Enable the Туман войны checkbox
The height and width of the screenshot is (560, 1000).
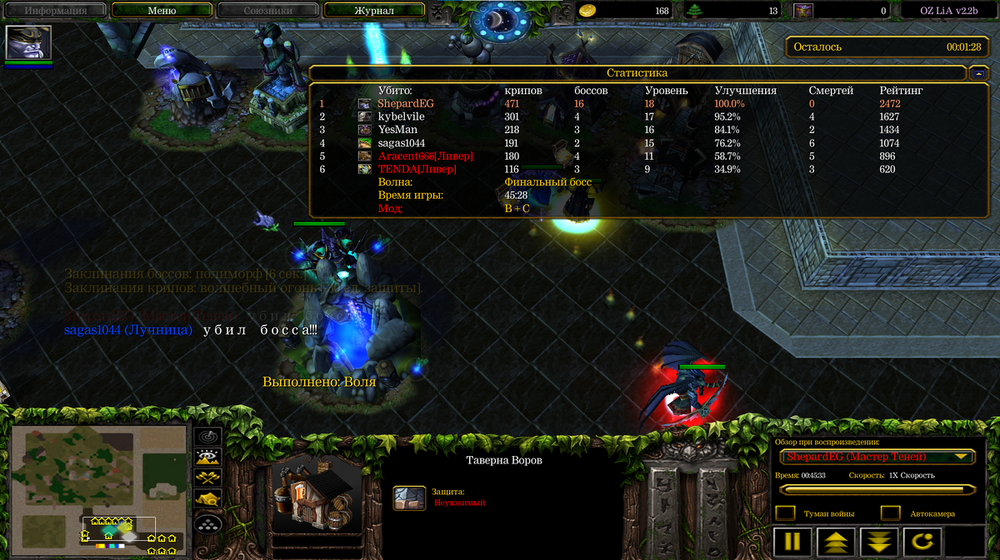(786, 513)
